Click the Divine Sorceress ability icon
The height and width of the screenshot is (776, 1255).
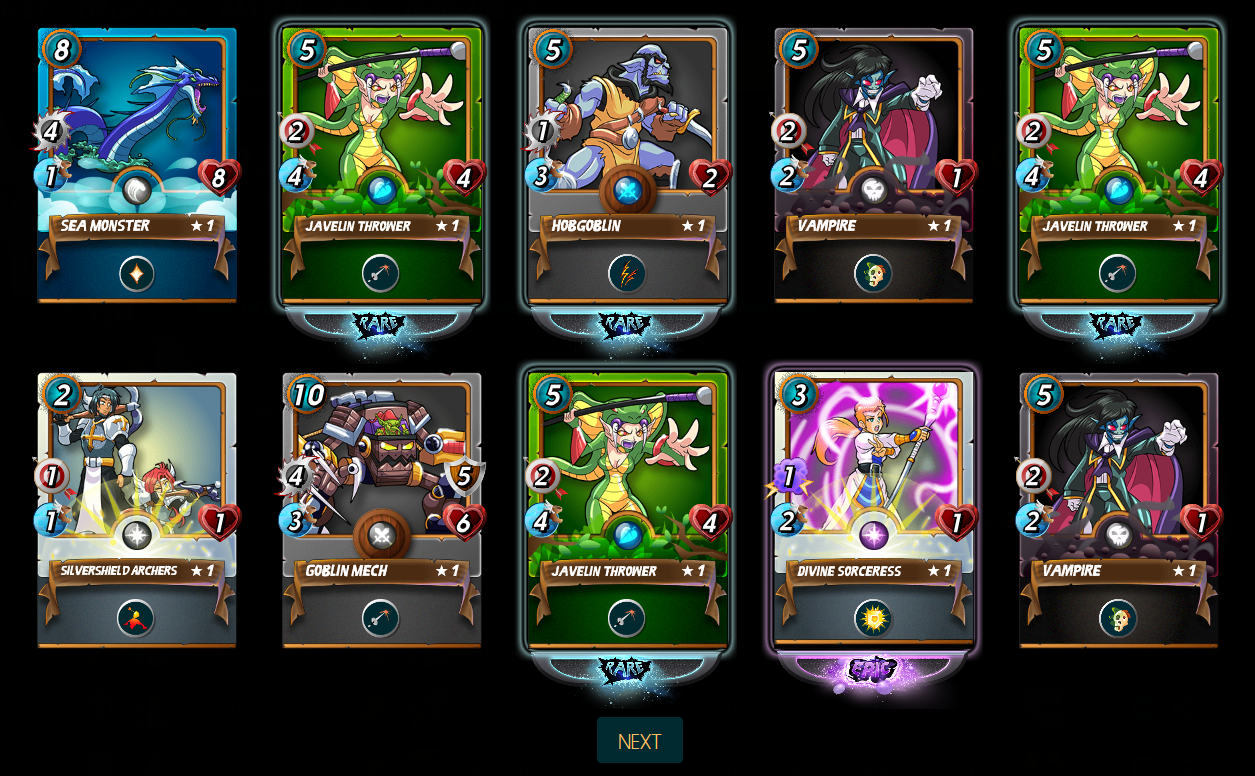pyautogui.click(x=873, y=618)
